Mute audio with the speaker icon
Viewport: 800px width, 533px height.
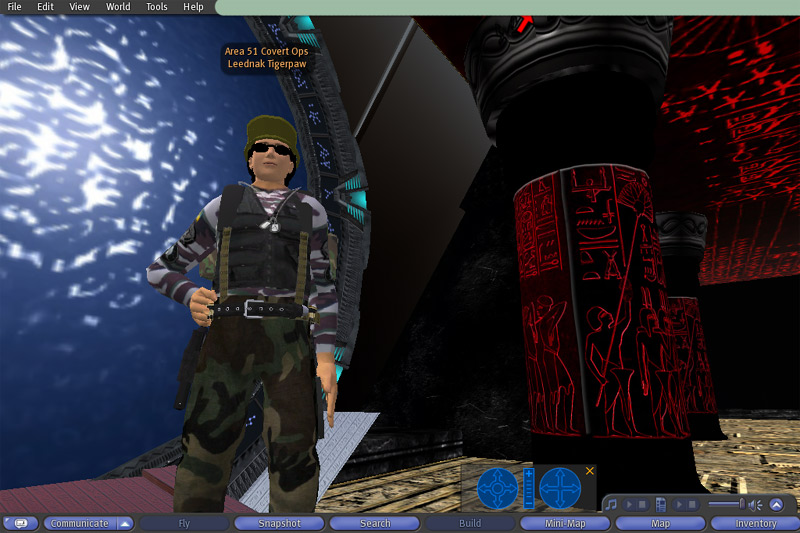pos(755,504)
